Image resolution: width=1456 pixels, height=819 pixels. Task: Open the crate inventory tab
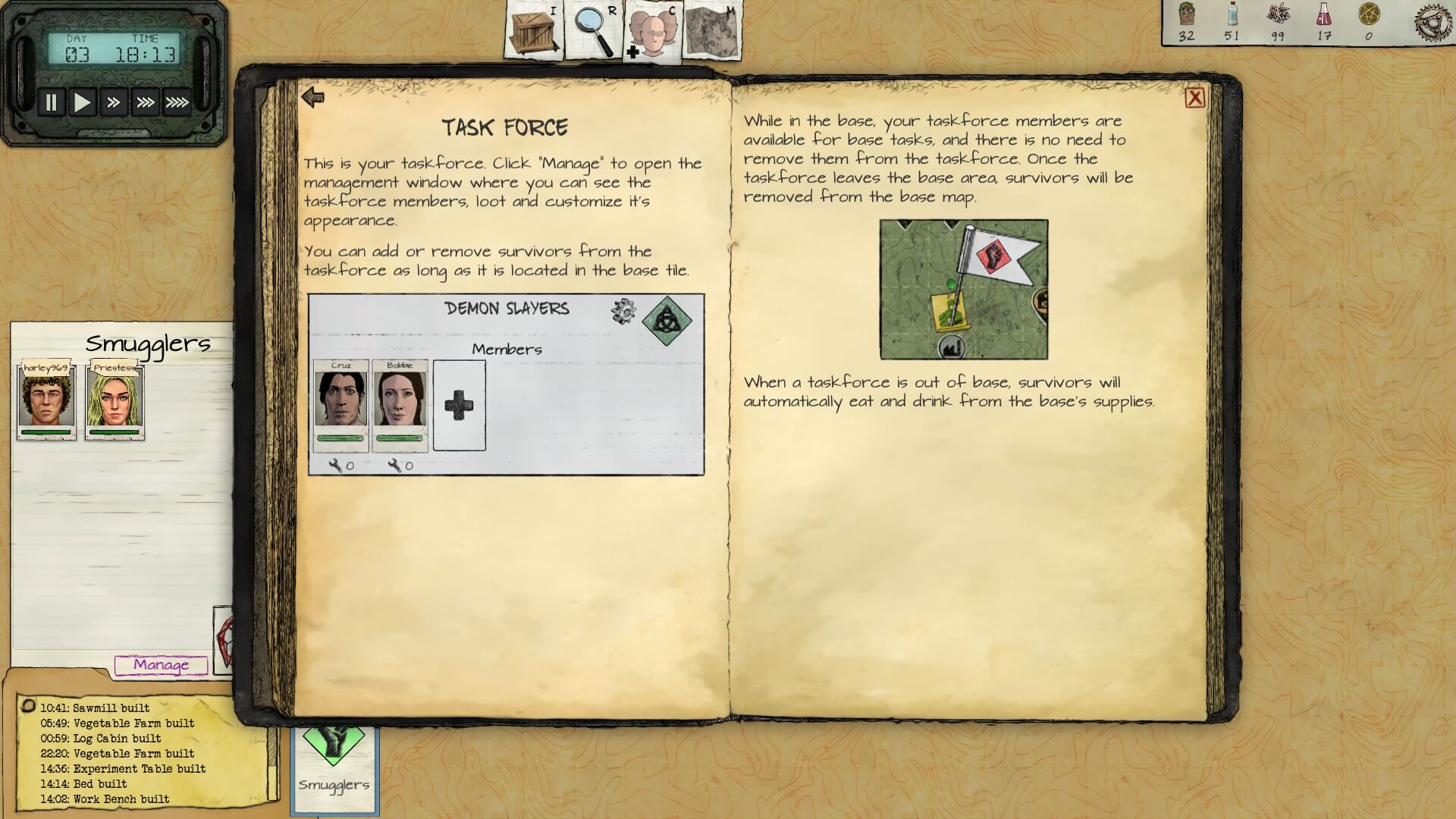[x=535, y=31]
